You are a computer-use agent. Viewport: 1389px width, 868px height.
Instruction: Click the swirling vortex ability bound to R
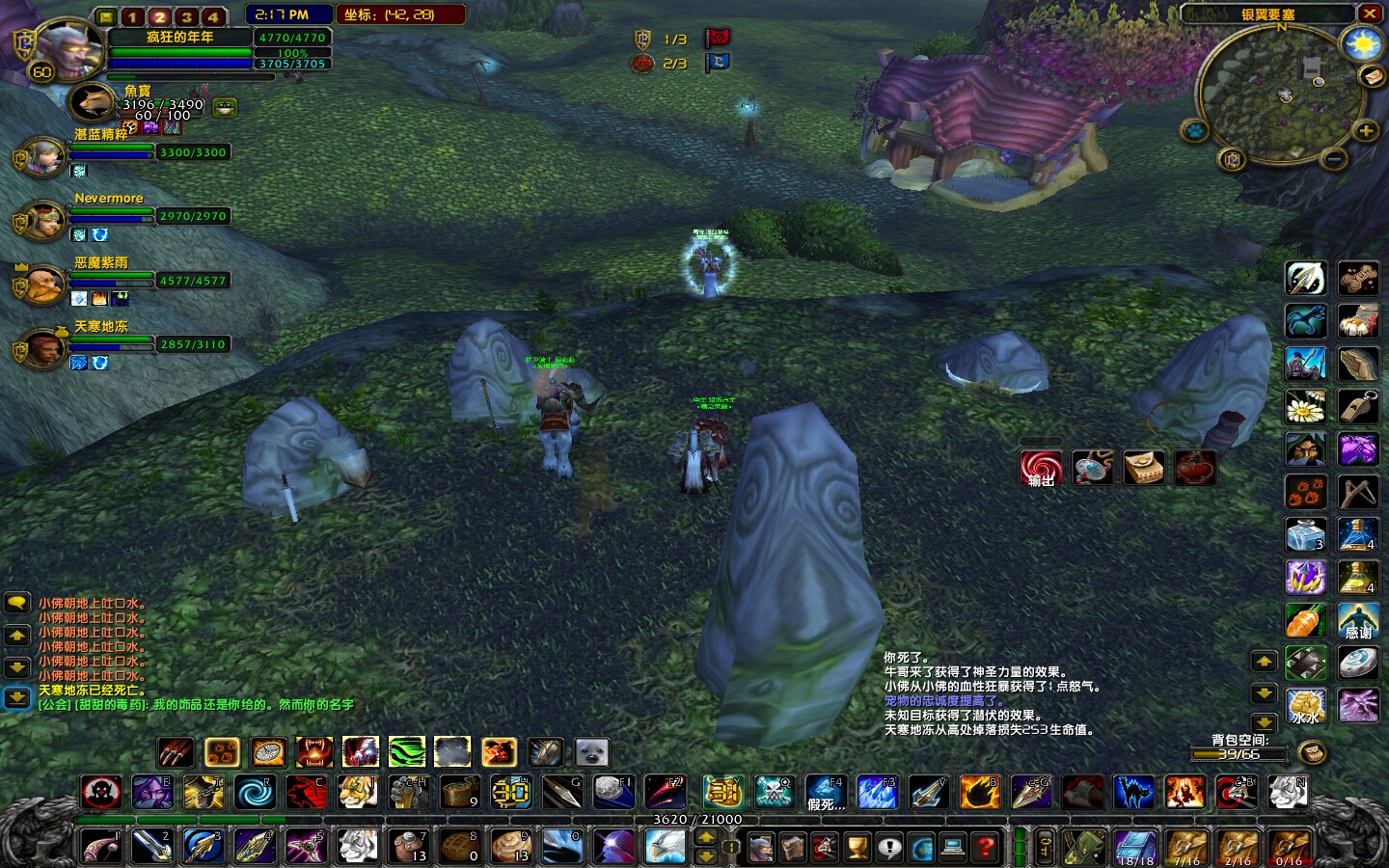coord(255,793)
